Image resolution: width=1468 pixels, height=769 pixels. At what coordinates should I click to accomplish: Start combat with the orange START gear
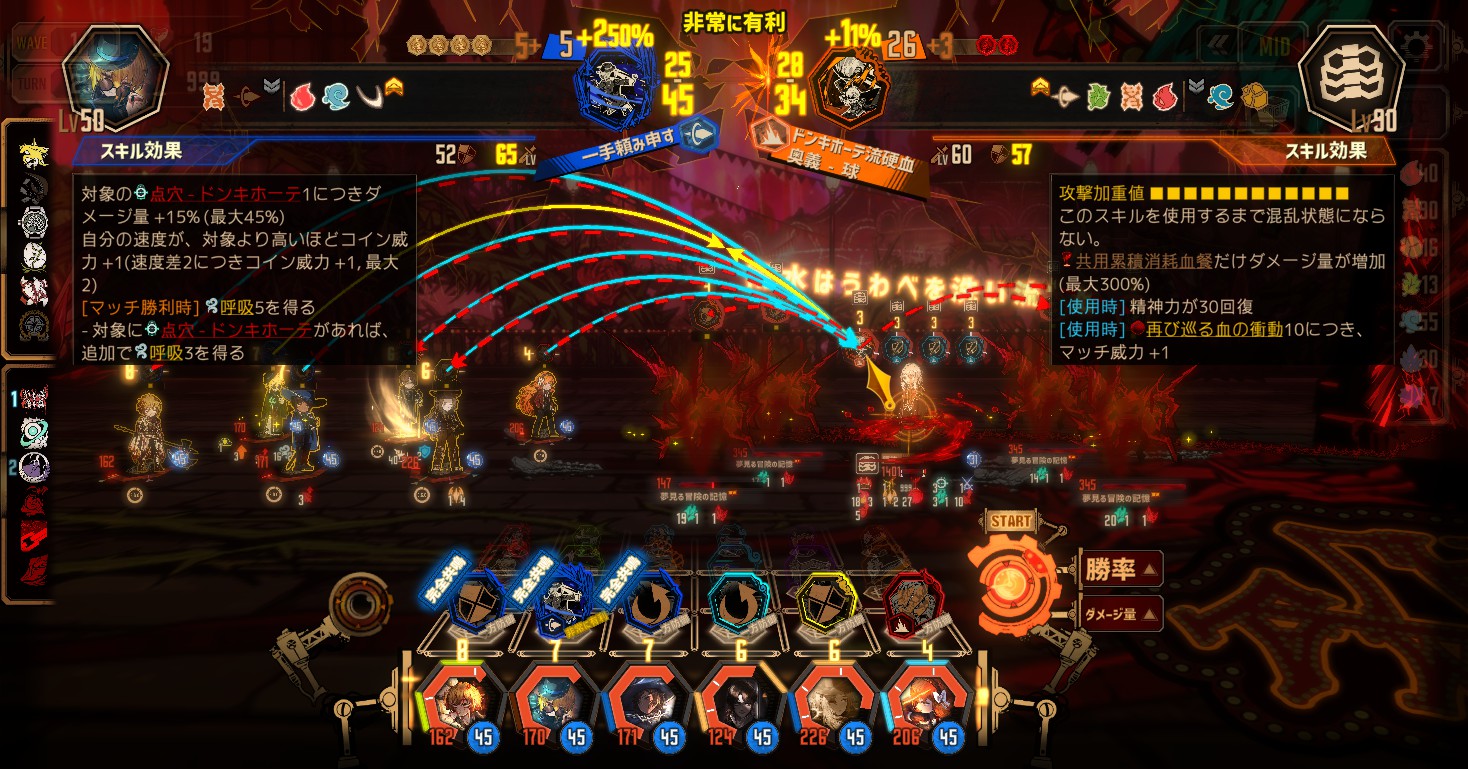coord(1012,577)
